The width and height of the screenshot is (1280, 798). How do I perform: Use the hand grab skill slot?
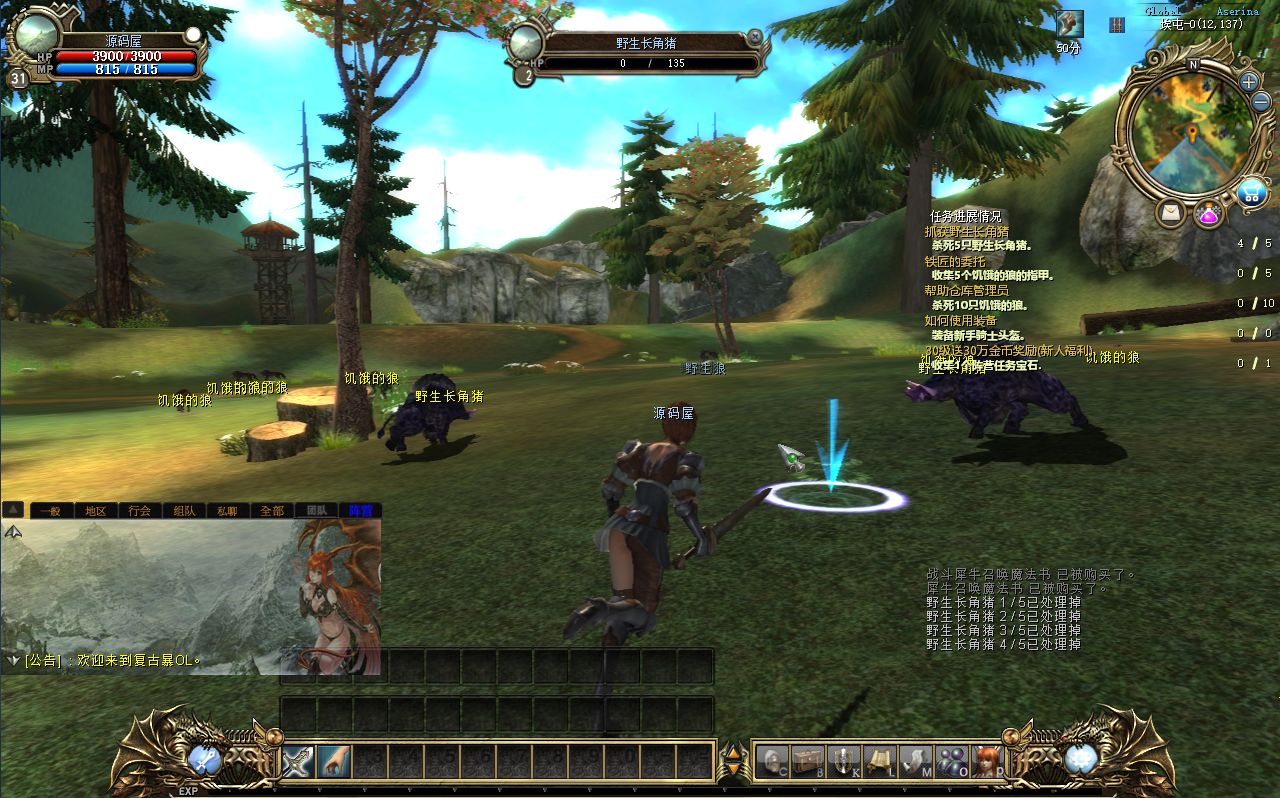(x=334, y=762)
